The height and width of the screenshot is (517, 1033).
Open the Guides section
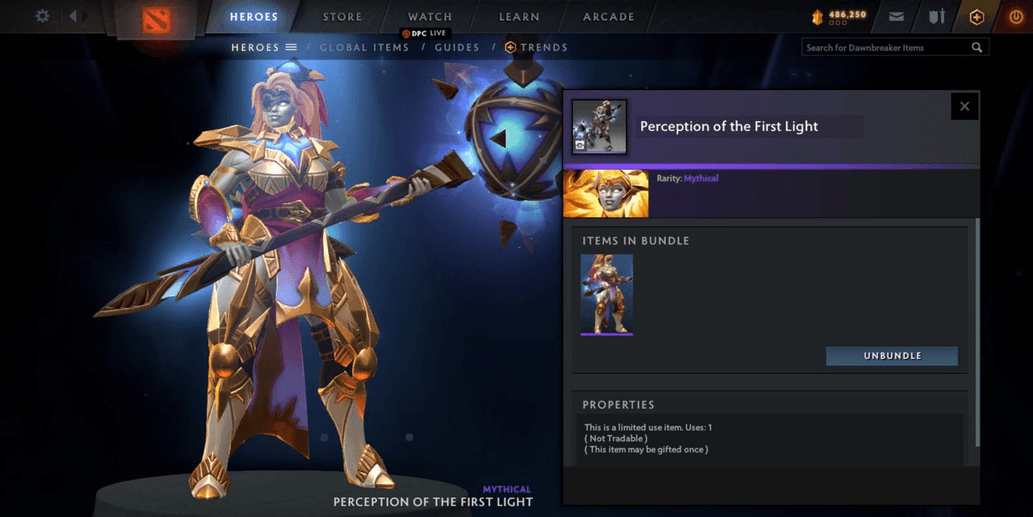[x=457, y=47]
